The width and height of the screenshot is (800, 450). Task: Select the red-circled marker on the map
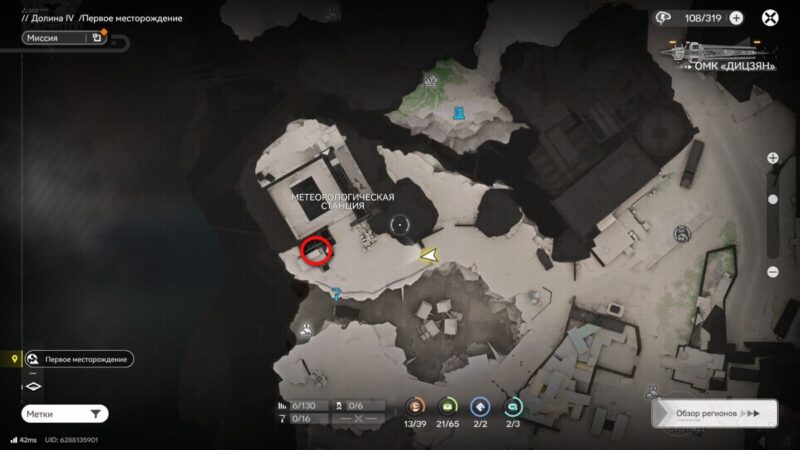tap(317, 250)
